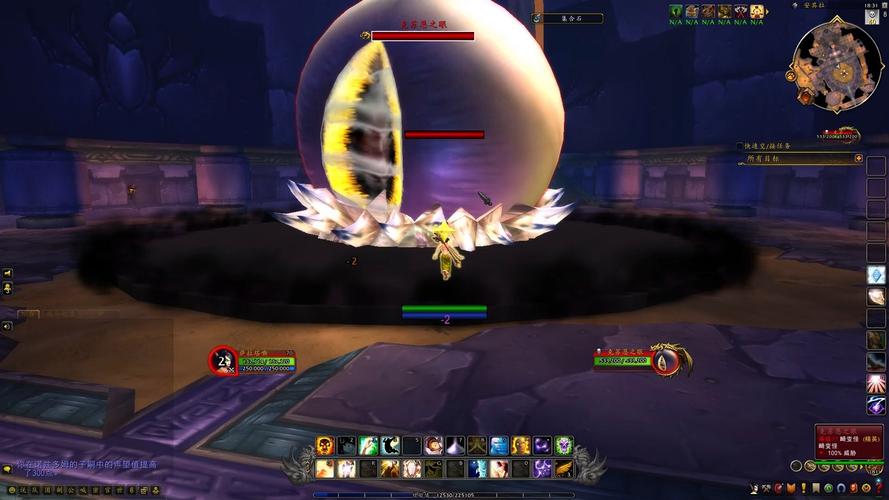Use the white crystal side bar slot
This screenshot has height=500, width=889.
(x=876, y=275)
